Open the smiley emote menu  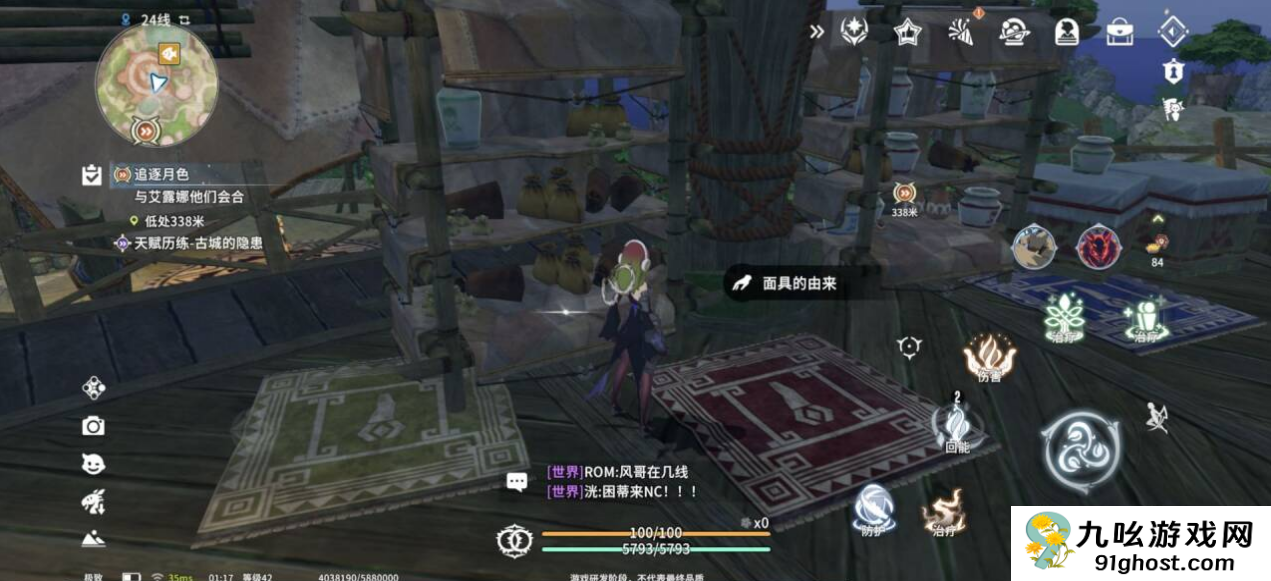(x=93, y=464)
